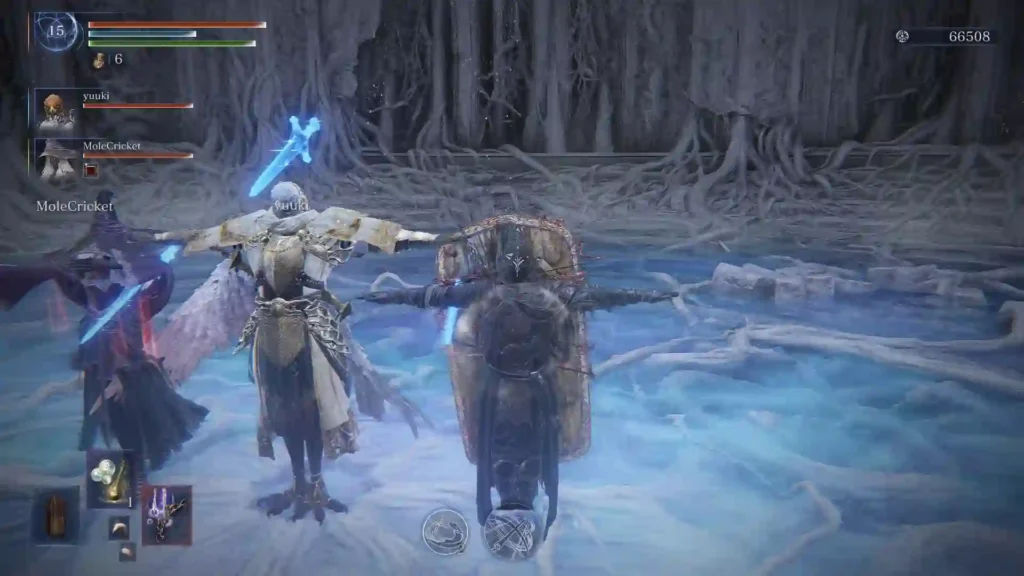Click the left circular swirl emblem icon
This screenshot has width=1024, height=576.
(x=445, y=531)
